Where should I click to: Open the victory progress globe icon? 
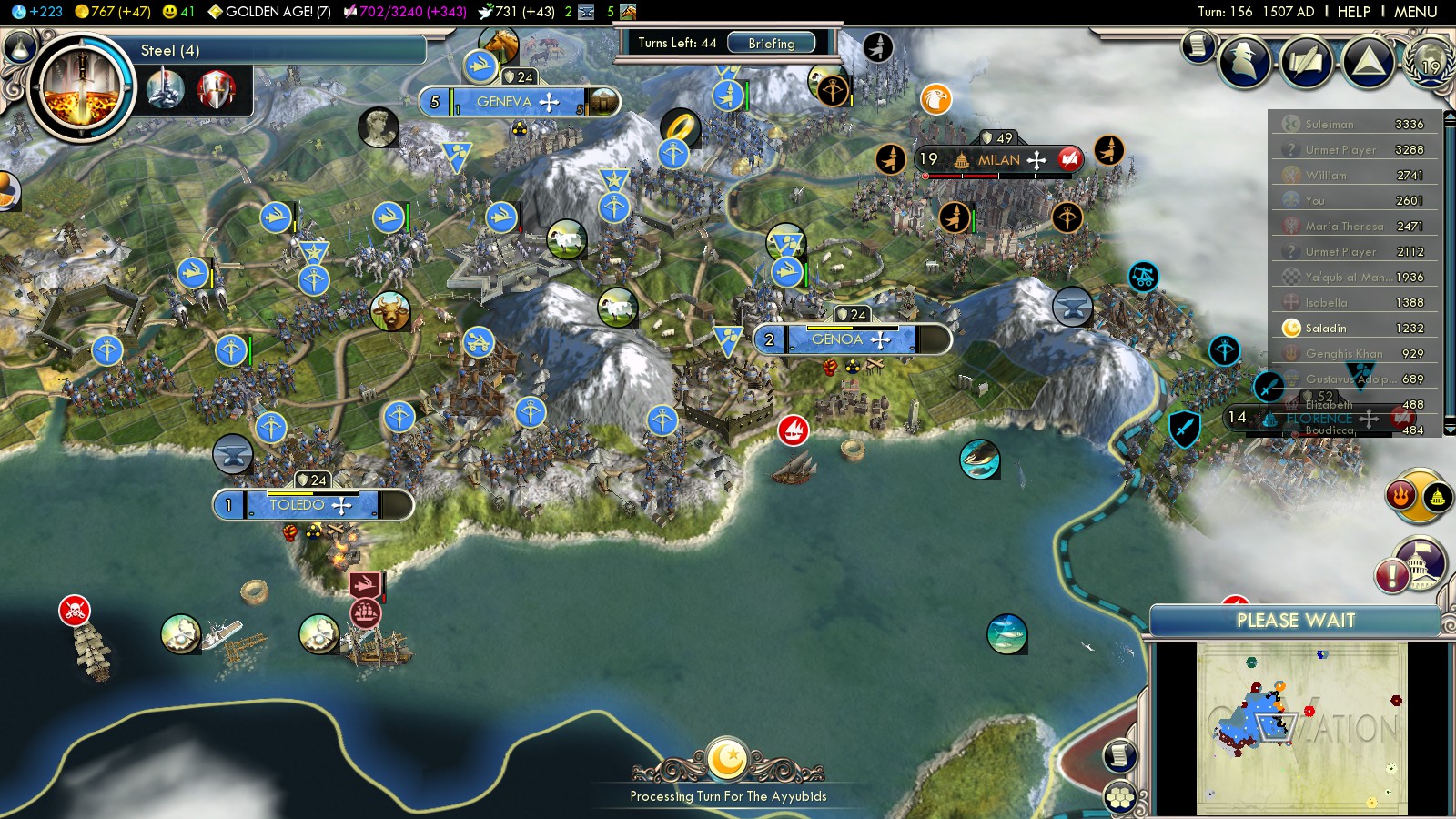1431,61
